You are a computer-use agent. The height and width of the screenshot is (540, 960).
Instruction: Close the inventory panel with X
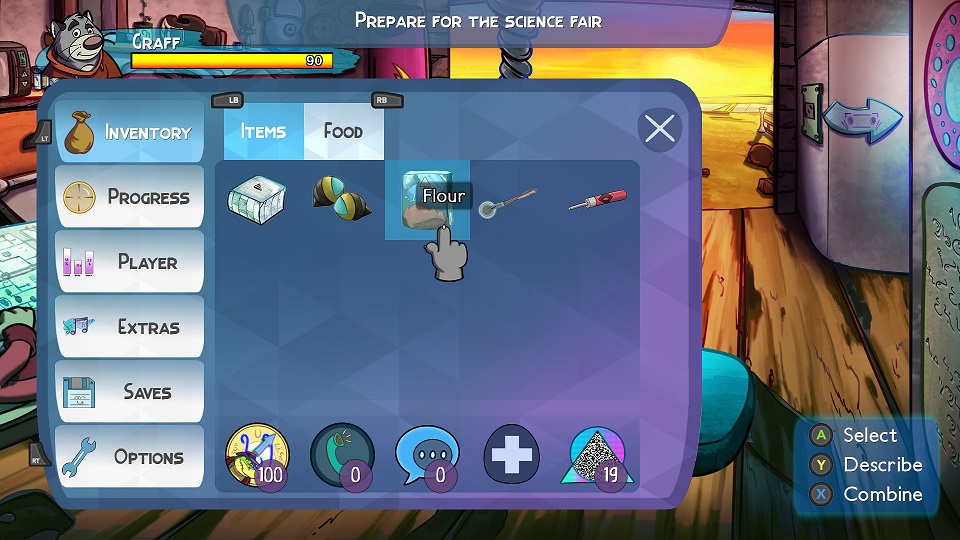click(x=659, y=129)
